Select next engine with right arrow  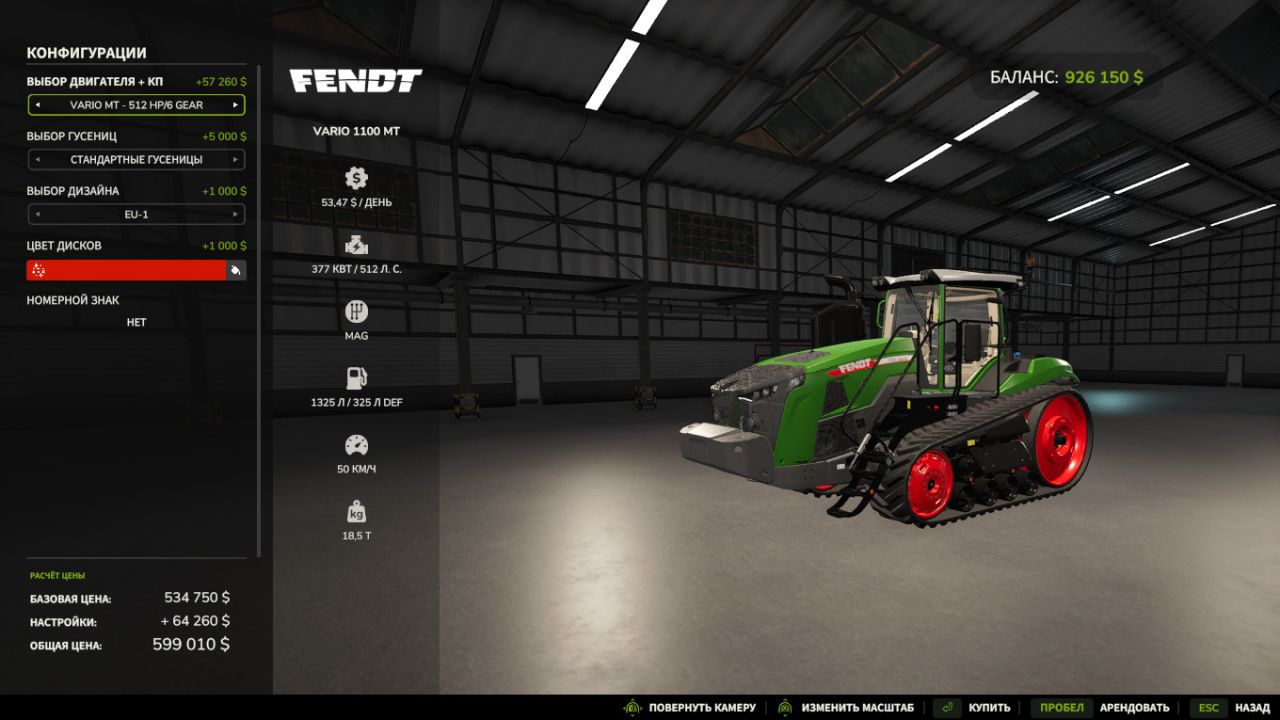pos(238,105)
